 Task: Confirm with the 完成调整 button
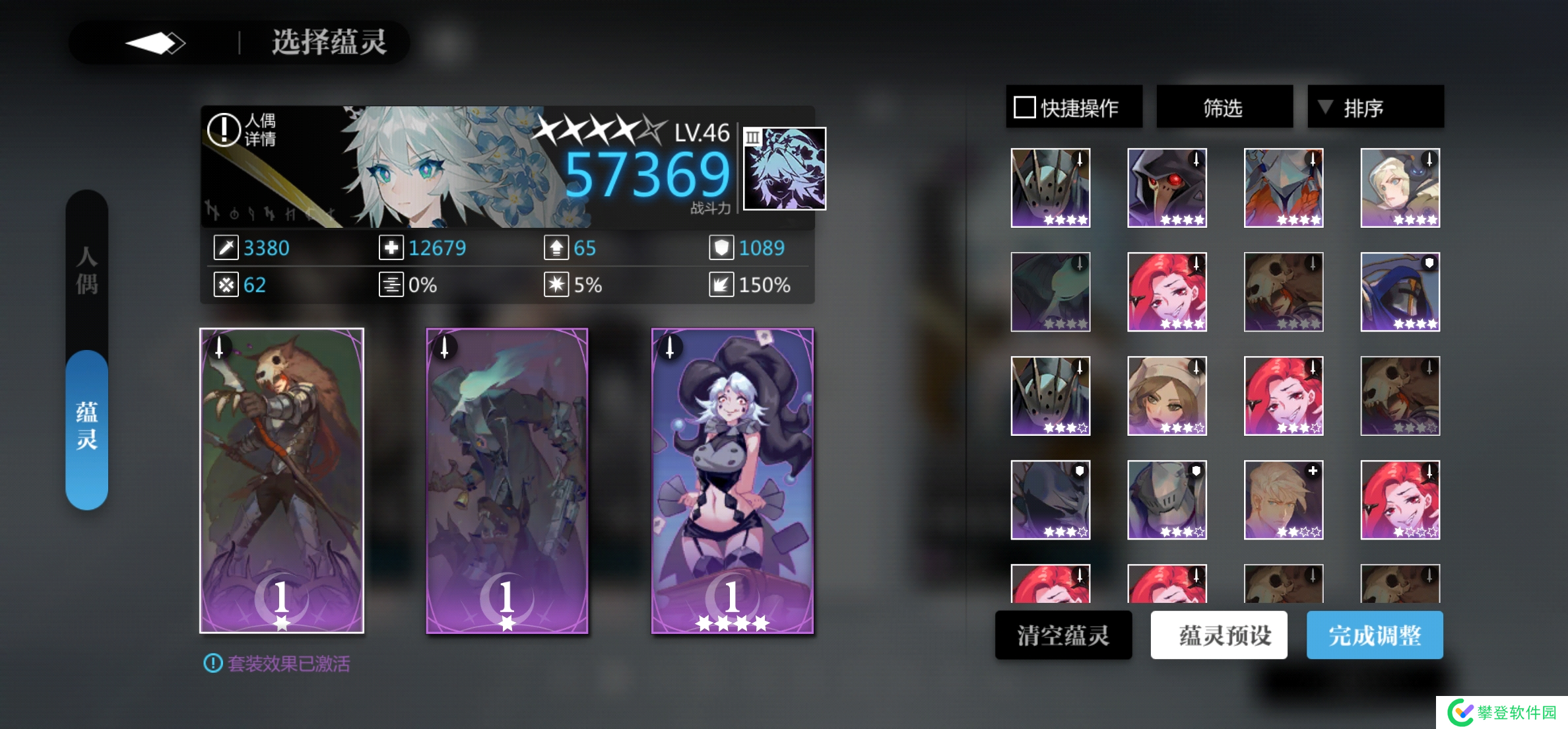click(x=1375, y=635)
